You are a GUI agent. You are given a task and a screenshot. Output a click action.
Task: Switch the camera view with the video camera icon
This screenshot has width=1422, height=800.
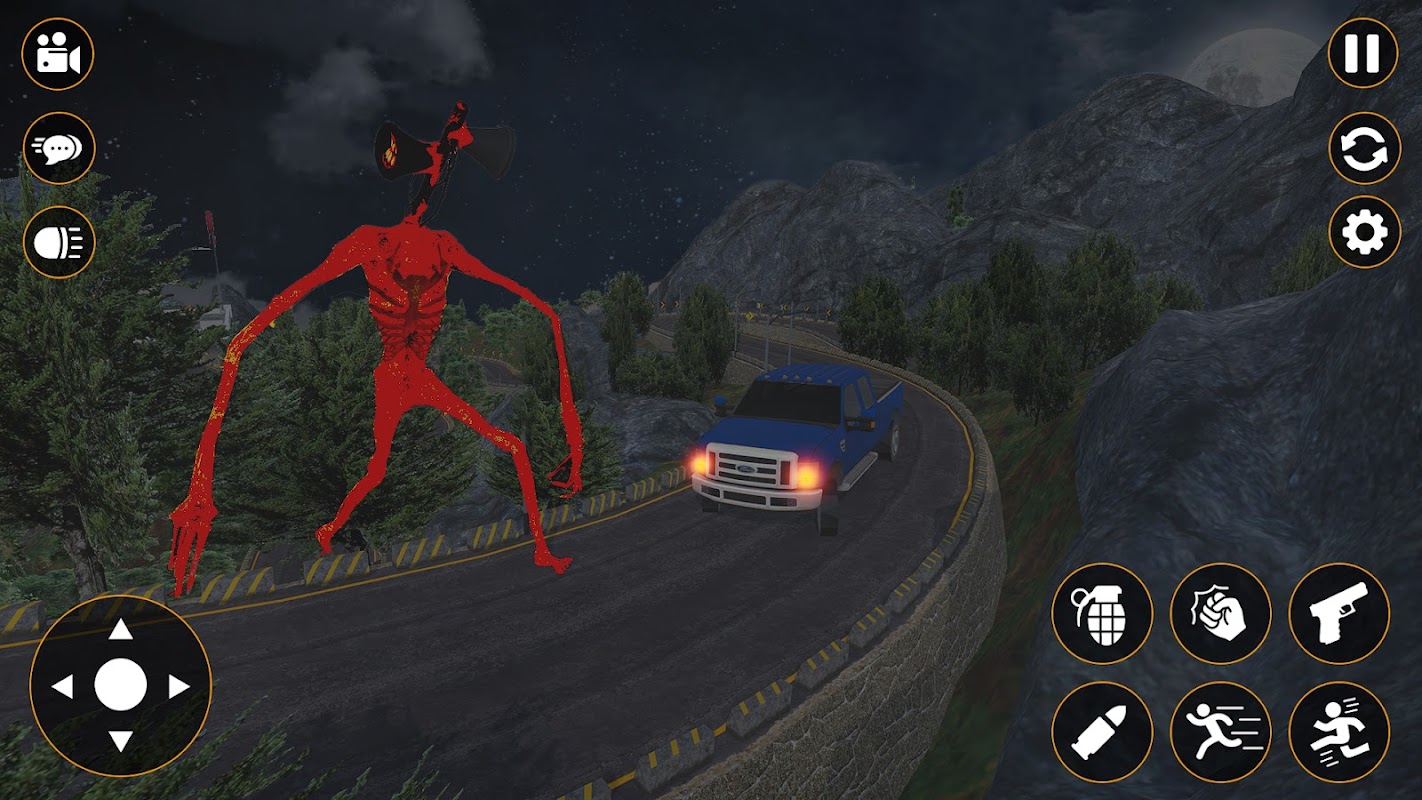pos(58,54)
